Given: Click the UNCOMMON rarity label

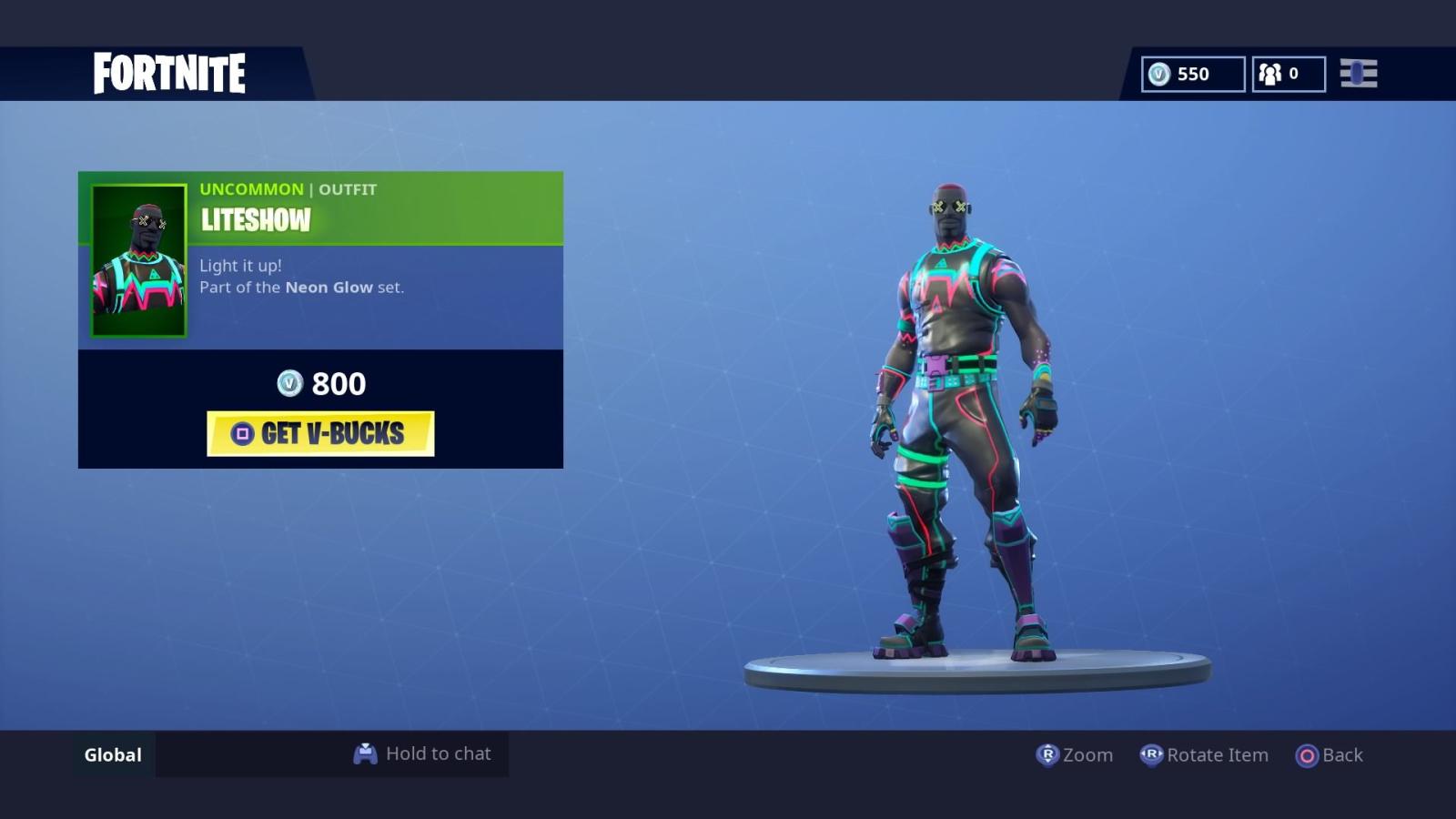Looking at the screenshot, I should [250, 188].
